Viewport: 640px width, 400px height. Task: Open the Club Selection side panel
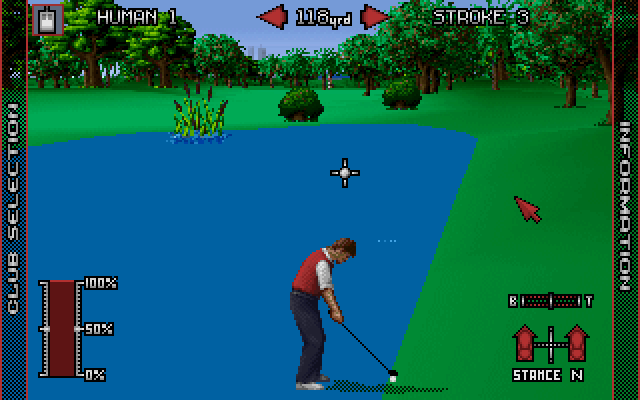12,210
